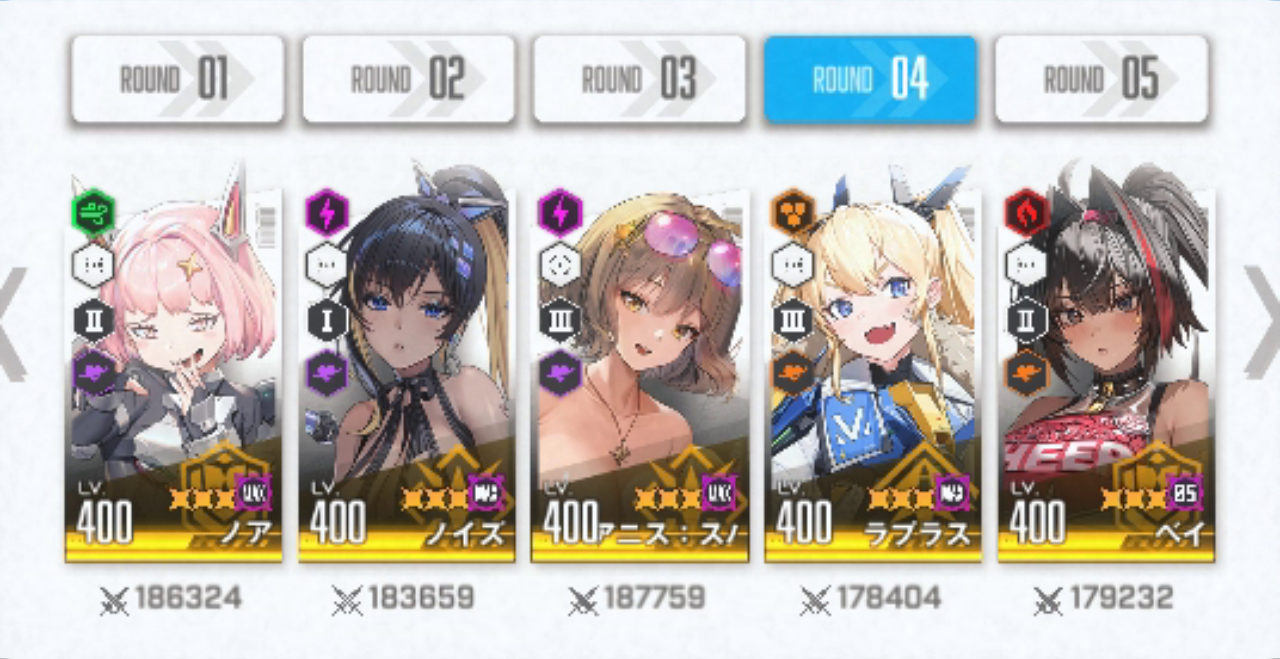Select the ROUND 02 tab
Image resolution: width=1280 pixels, height=659 pixels.
(x=408, y=79)
